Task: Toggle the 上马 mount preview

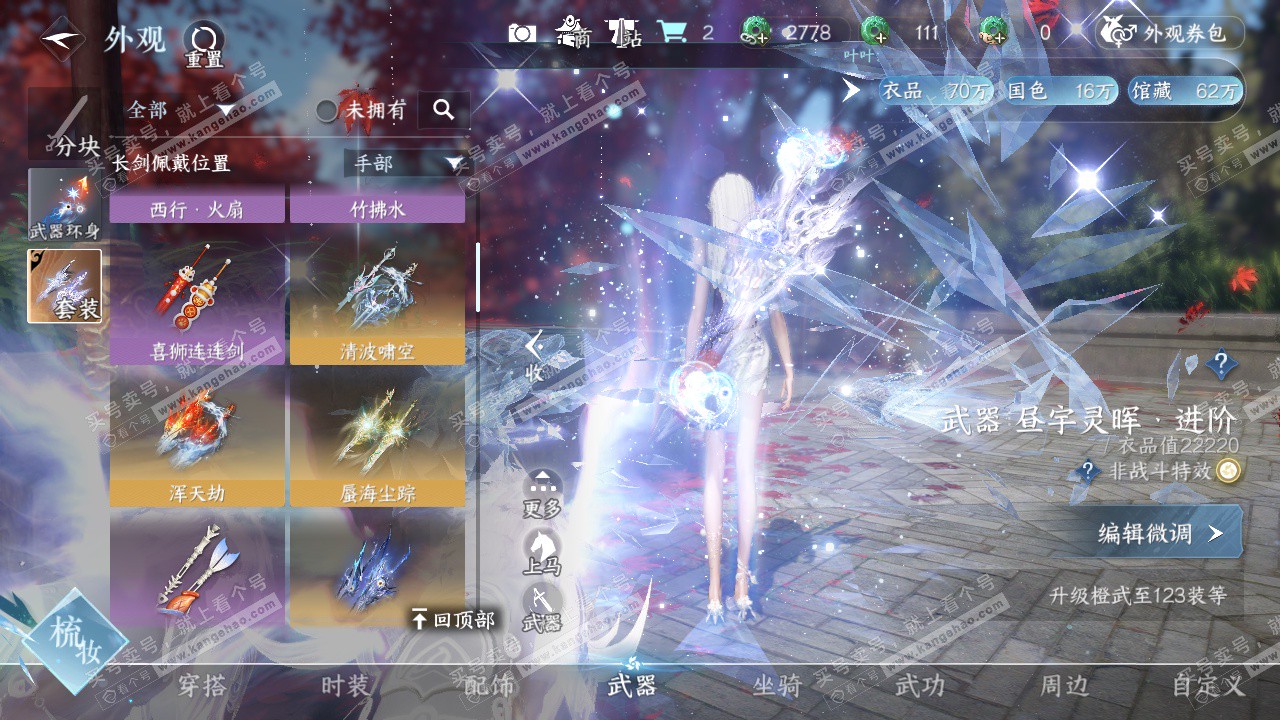Action: tap(542, 552)
